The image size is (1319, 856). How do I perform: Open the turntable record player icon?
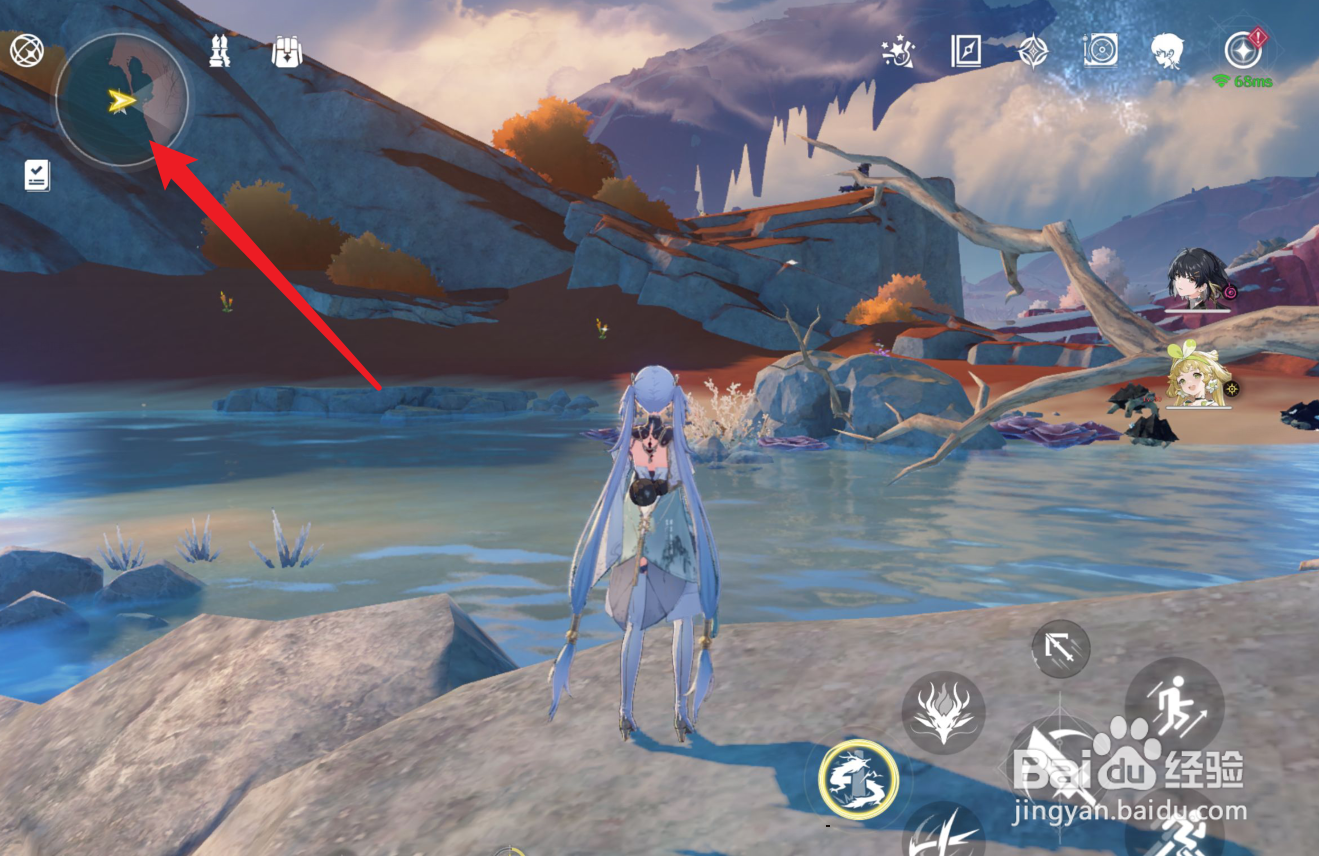coord(1100,51)
